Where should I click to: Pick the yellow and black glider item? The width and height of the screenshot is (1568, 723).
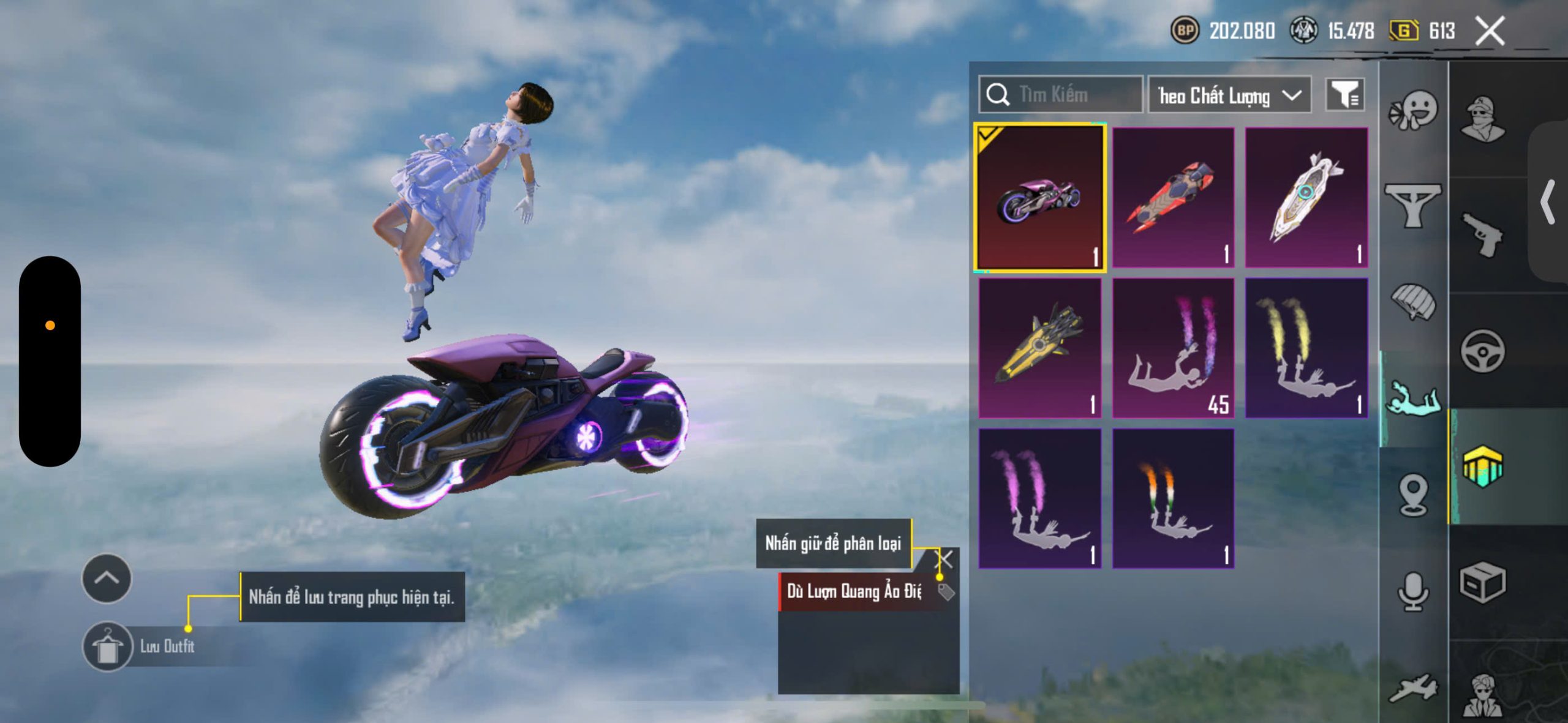pyautogui.click(x=1040, y=348)
